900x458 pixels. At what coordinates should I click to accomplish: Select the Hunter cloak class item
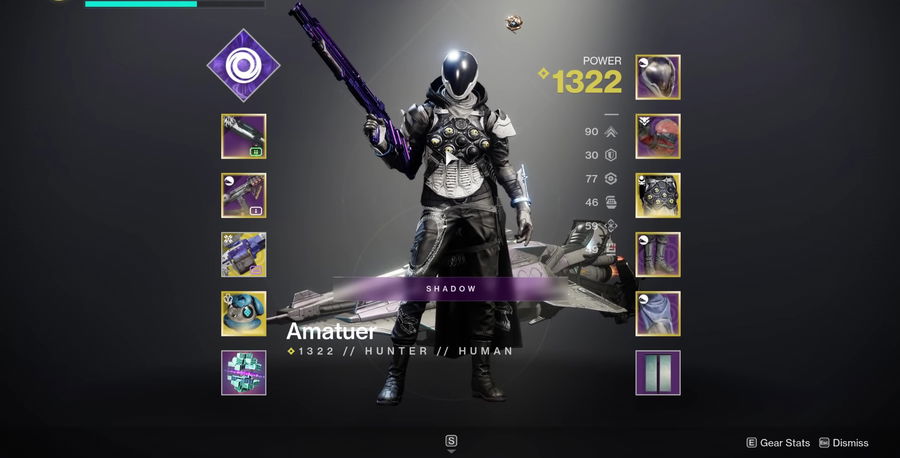[658, 313]
